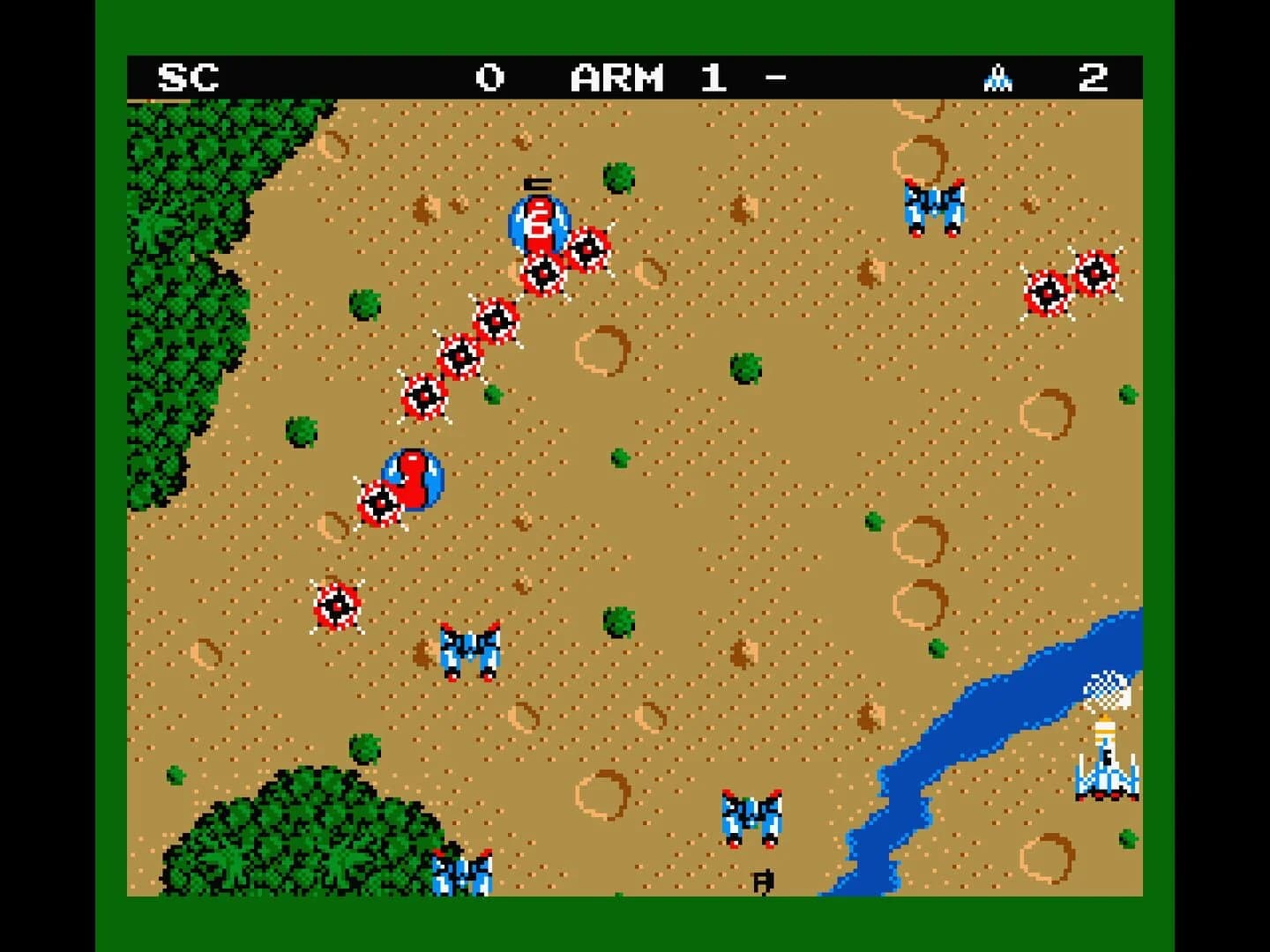Click the lone spinning red disc enemy on left
1270x952 pixels.
[338, 604]
